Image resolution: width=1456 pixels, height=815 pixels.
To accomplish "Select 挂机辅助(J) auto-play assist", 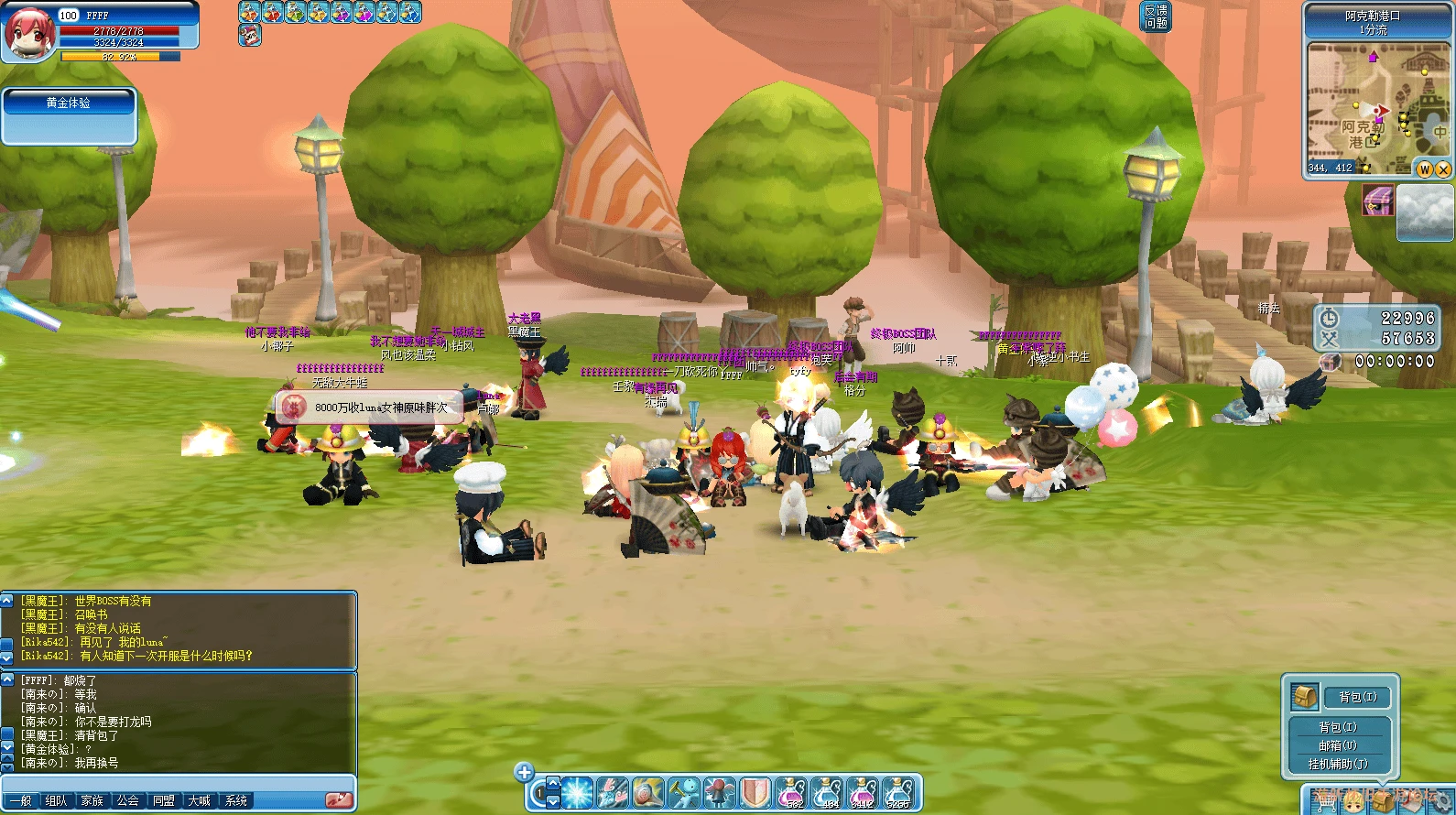I will 1337,764.
